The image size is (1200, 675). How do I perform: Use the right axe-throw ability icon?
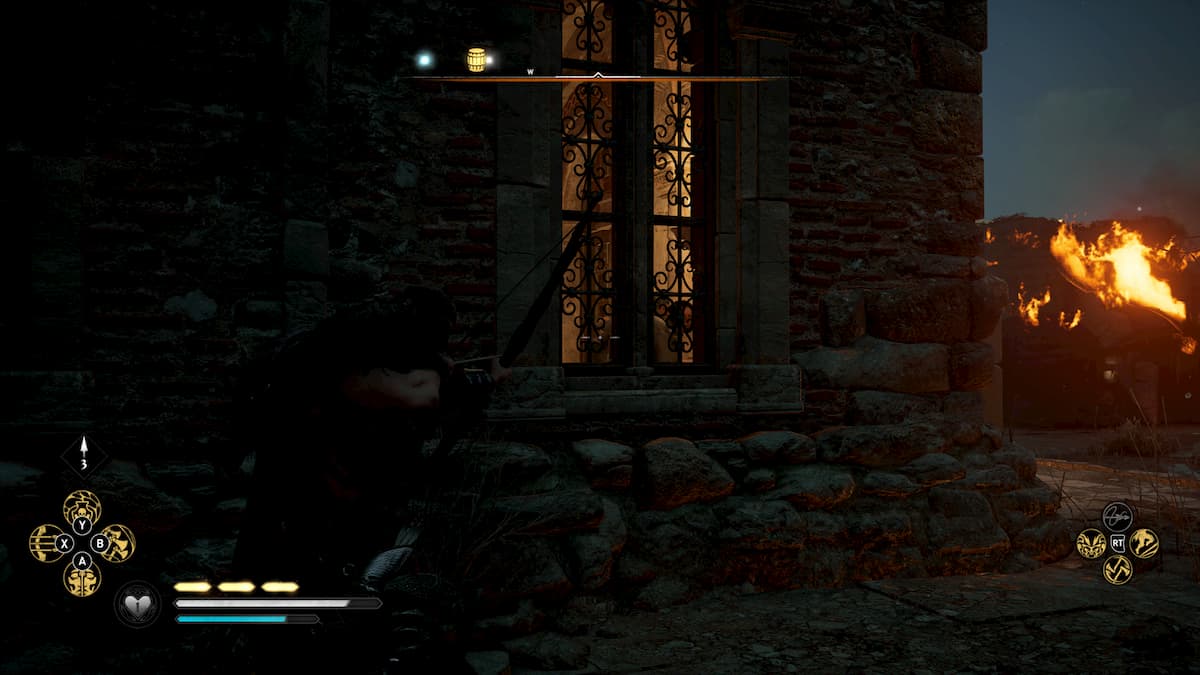117,543
